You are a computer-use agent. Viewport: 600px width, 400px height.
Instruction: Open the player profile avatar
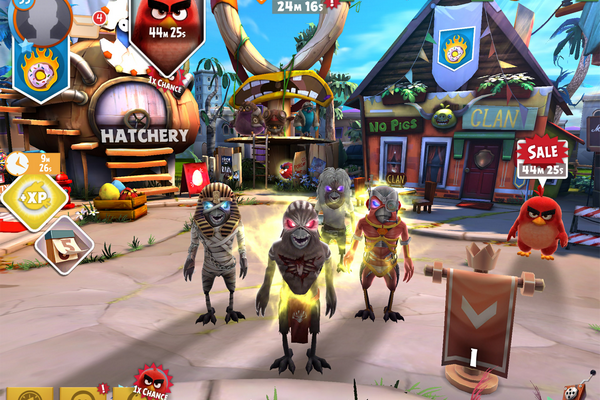pos(42,17)
